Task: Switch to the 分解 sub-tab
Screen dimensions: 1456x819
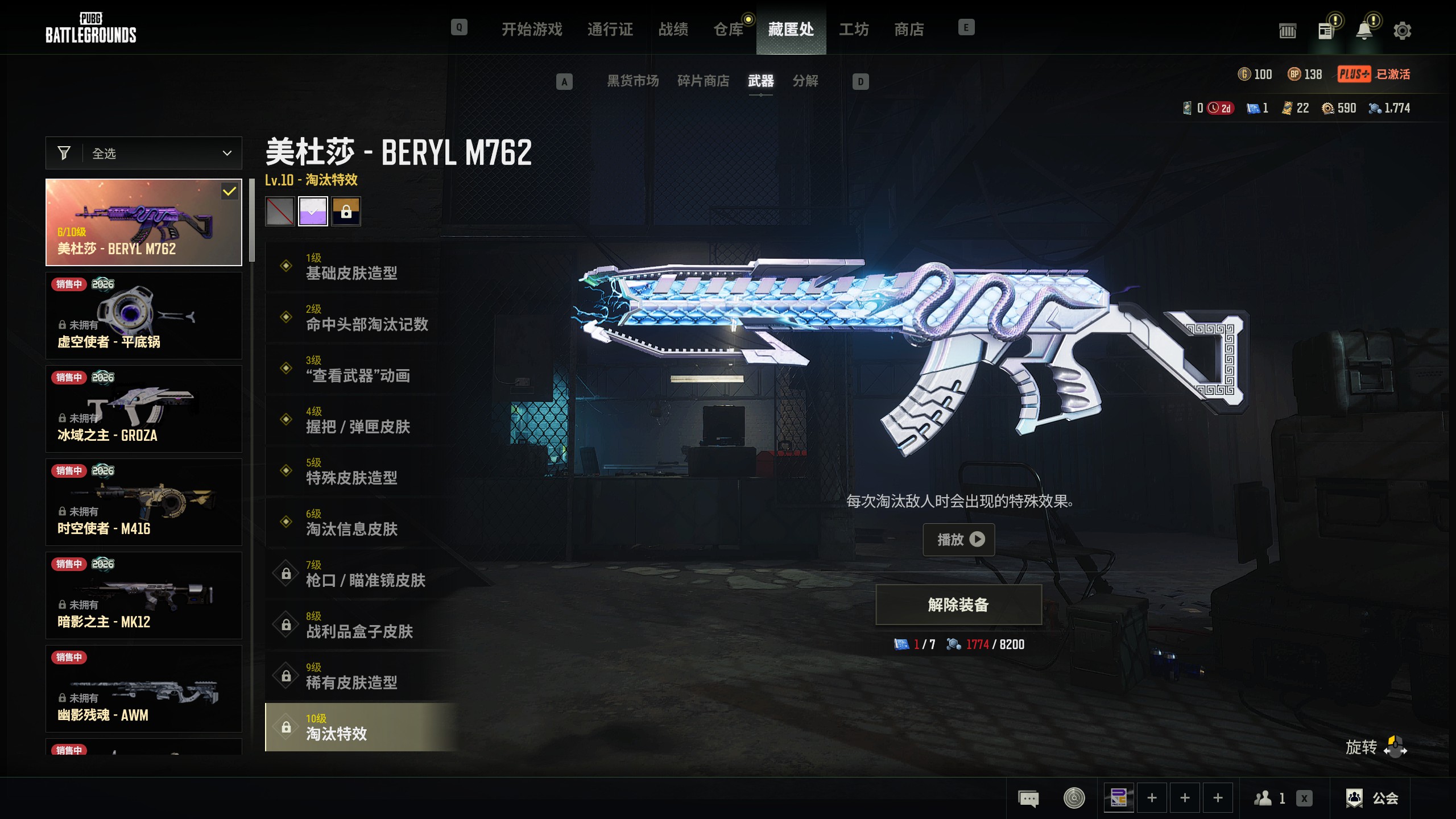Action: coord(805,81)
